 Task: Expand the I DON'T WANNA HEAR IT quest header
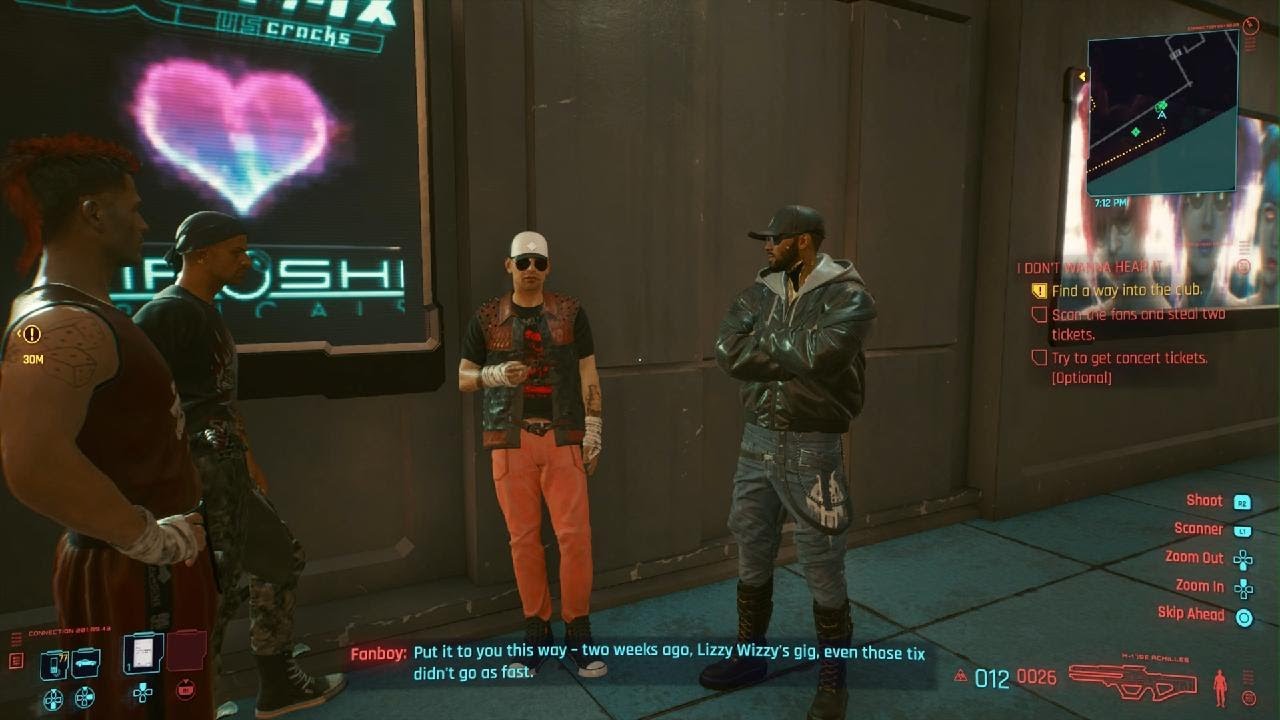1090,267
